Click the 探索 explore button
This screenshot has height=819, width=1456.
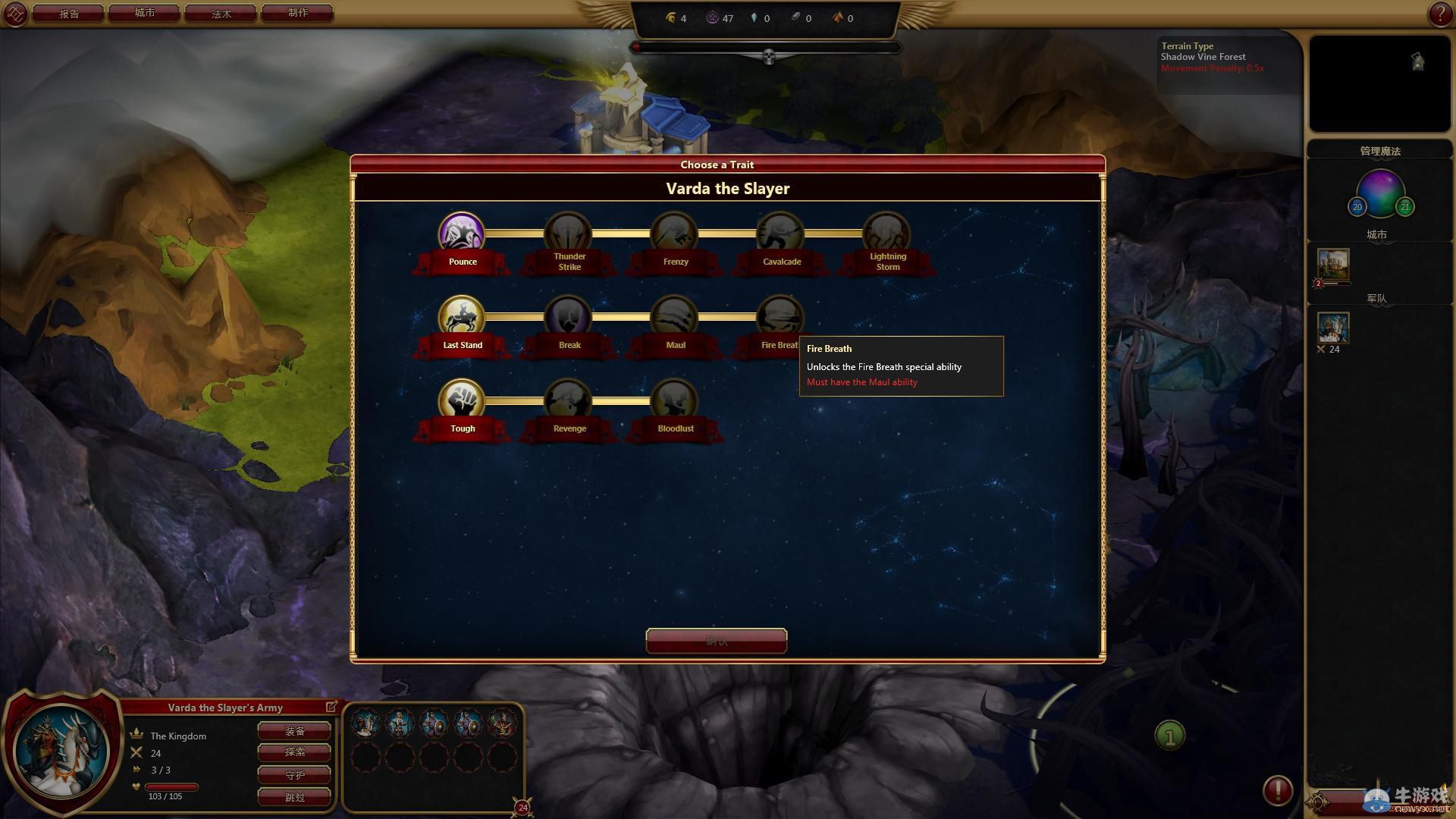[294, 752]
